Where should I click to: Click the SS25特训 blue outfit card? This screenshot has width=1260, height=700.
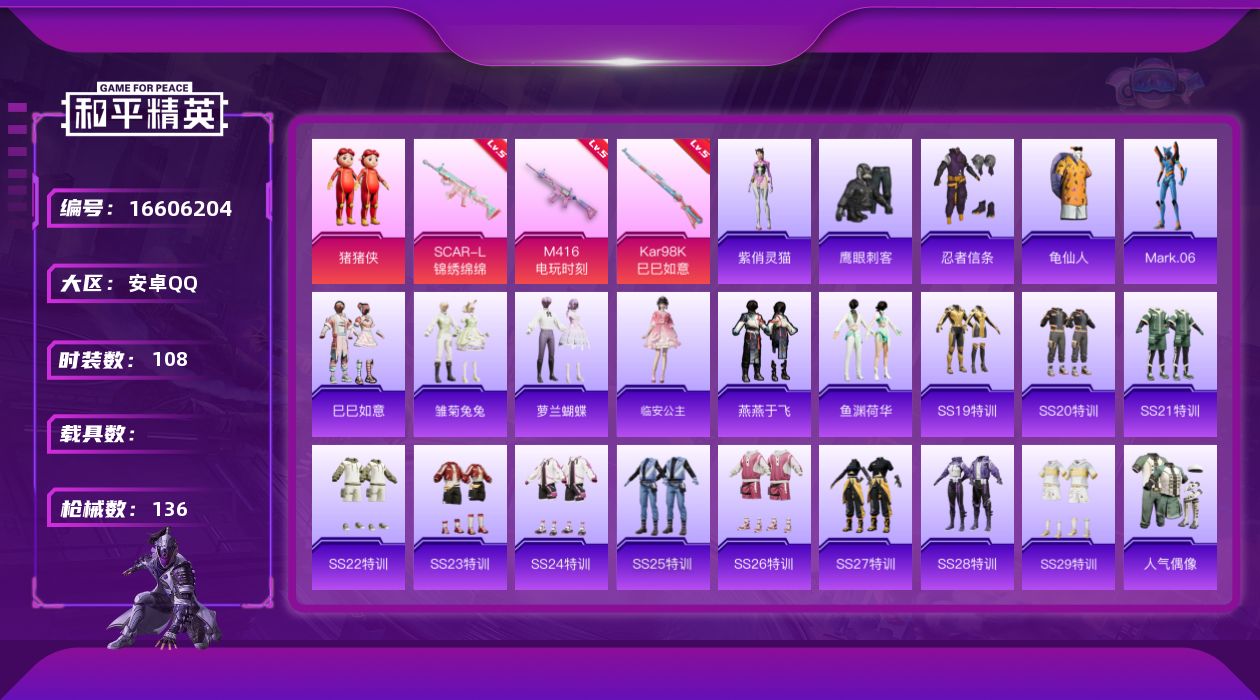pos(663,517)
